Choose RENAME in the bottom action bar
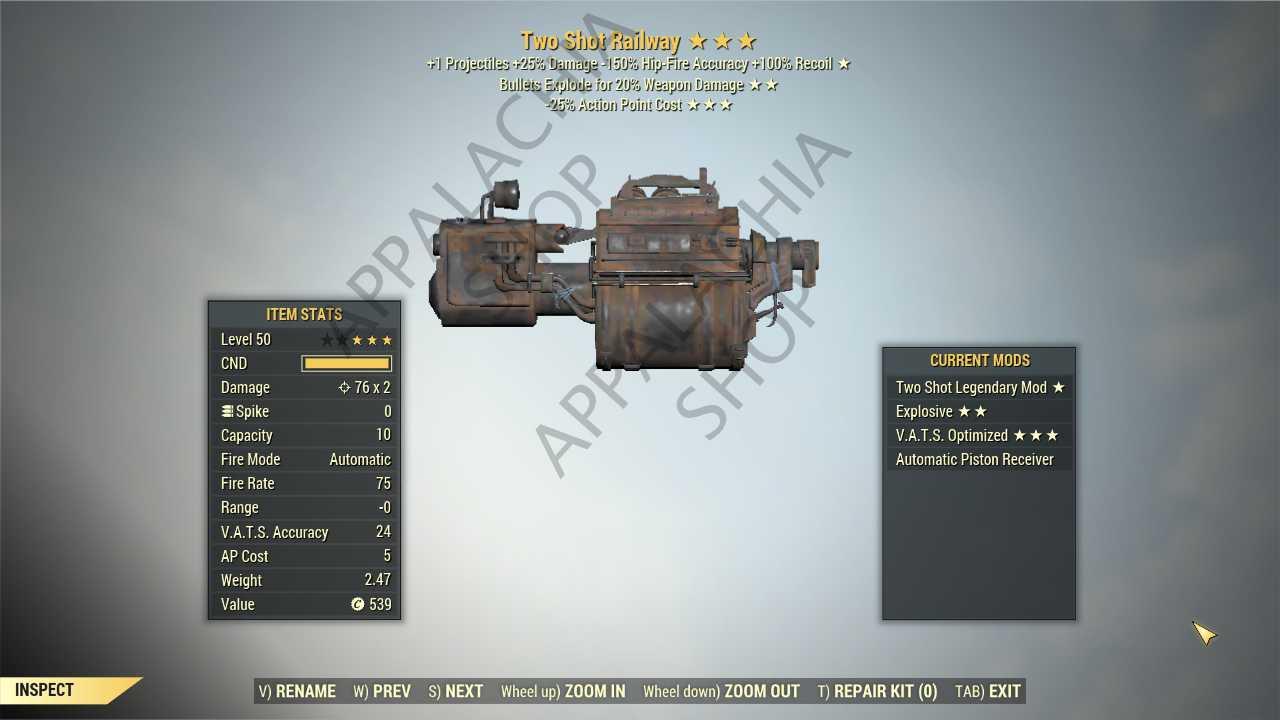 coord(297,691)
